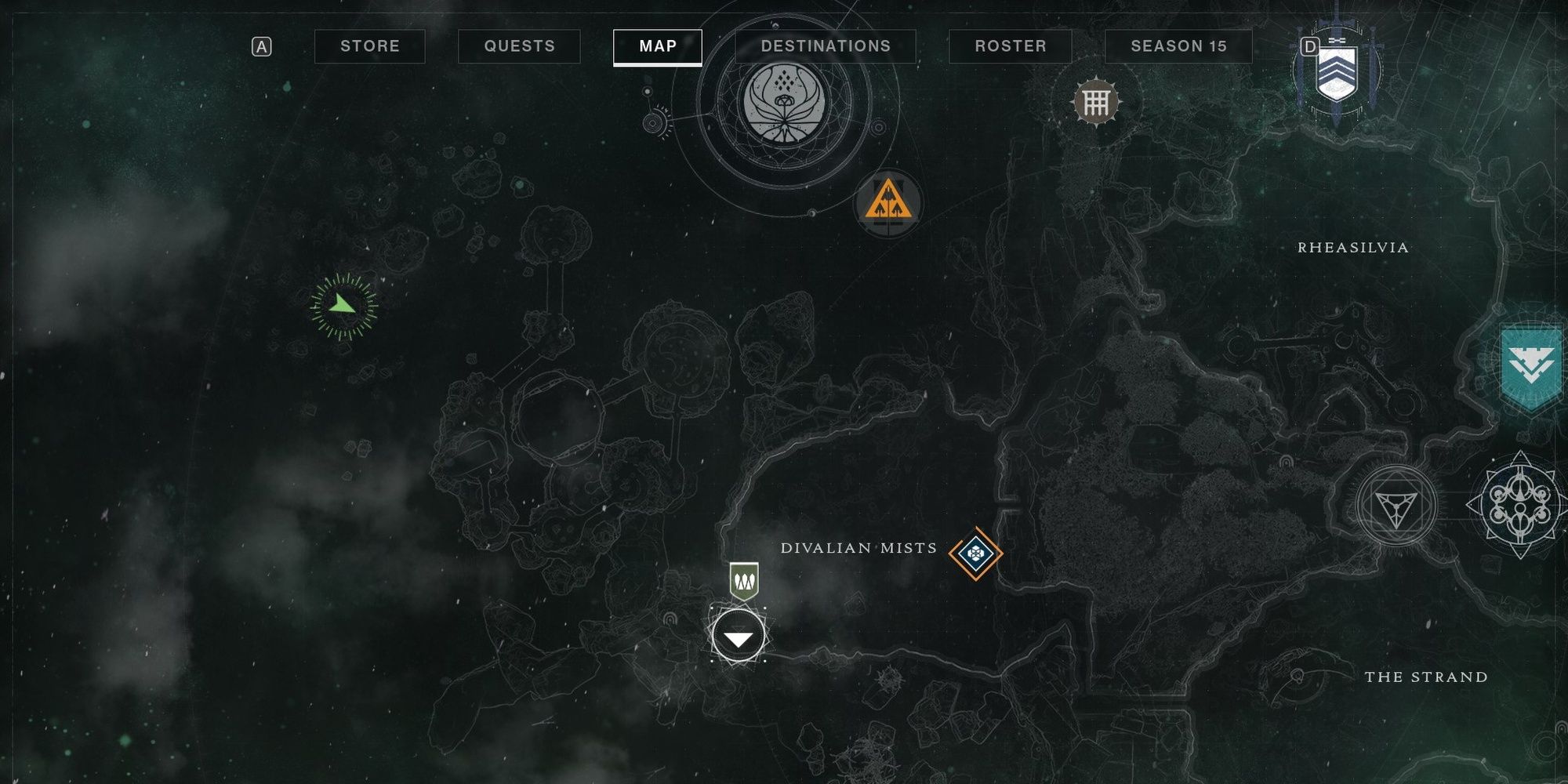Open the STORE menu
This screenshot has width=1568, height=784.
click(368, 45)
